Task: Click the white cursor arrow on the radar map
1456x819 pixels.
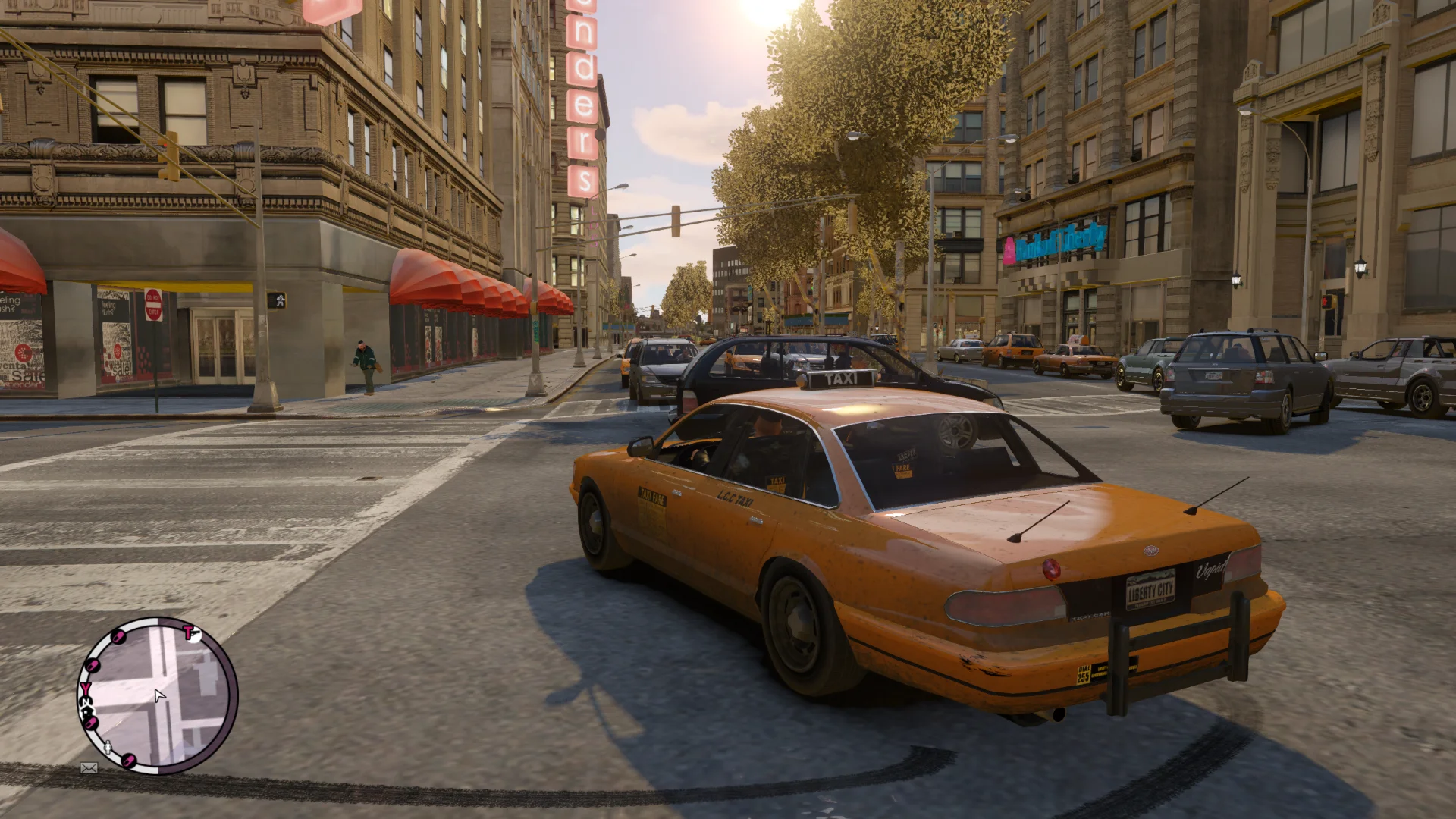Action: pos(158,696)
